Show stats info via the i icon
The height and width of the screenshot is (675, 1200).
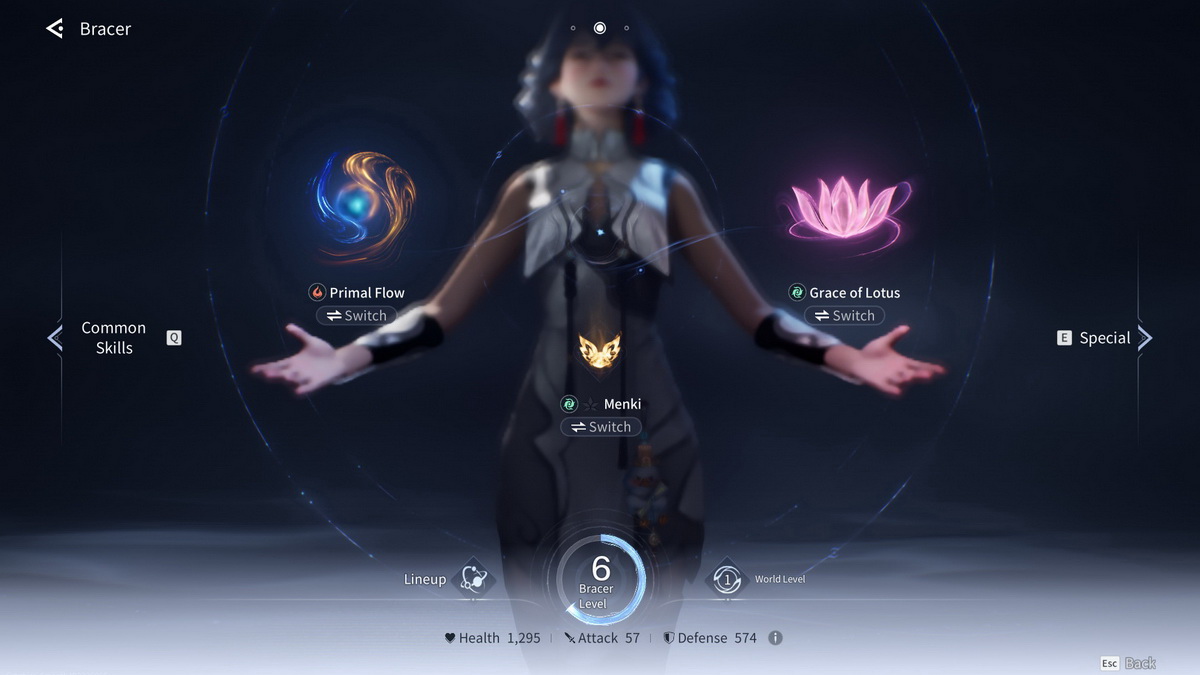click(775, 638)
